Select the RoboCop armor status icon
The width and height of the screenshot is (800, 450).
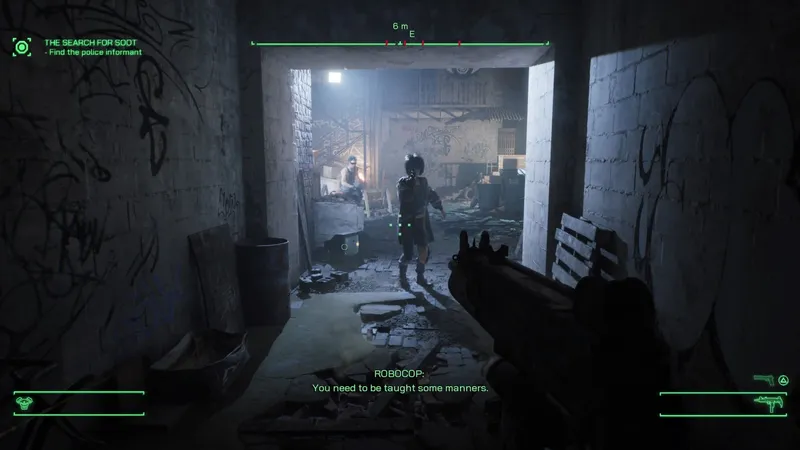pos(26,404)
